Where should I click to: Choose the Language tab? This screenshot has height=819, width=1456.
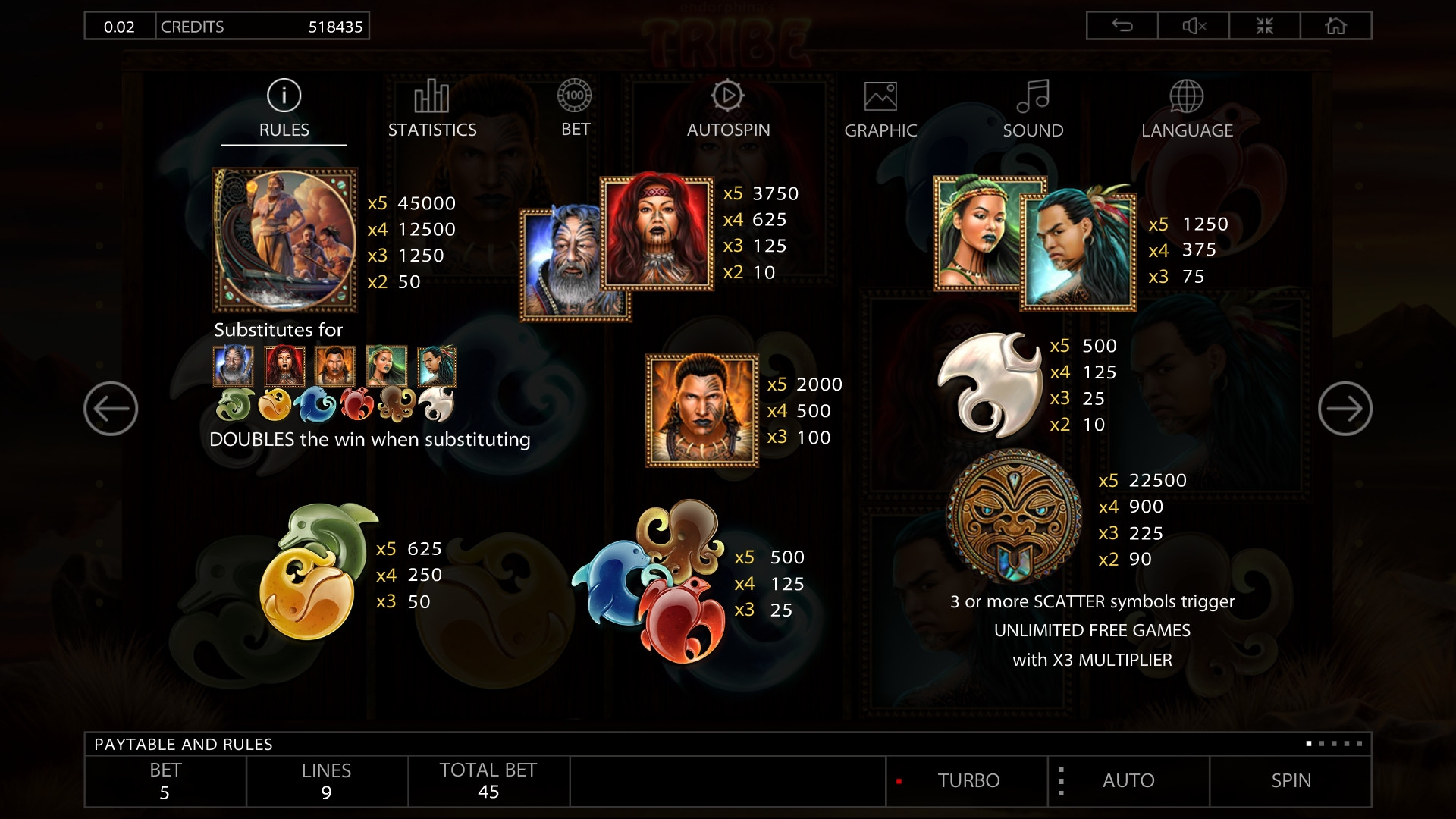[1187, 111]
